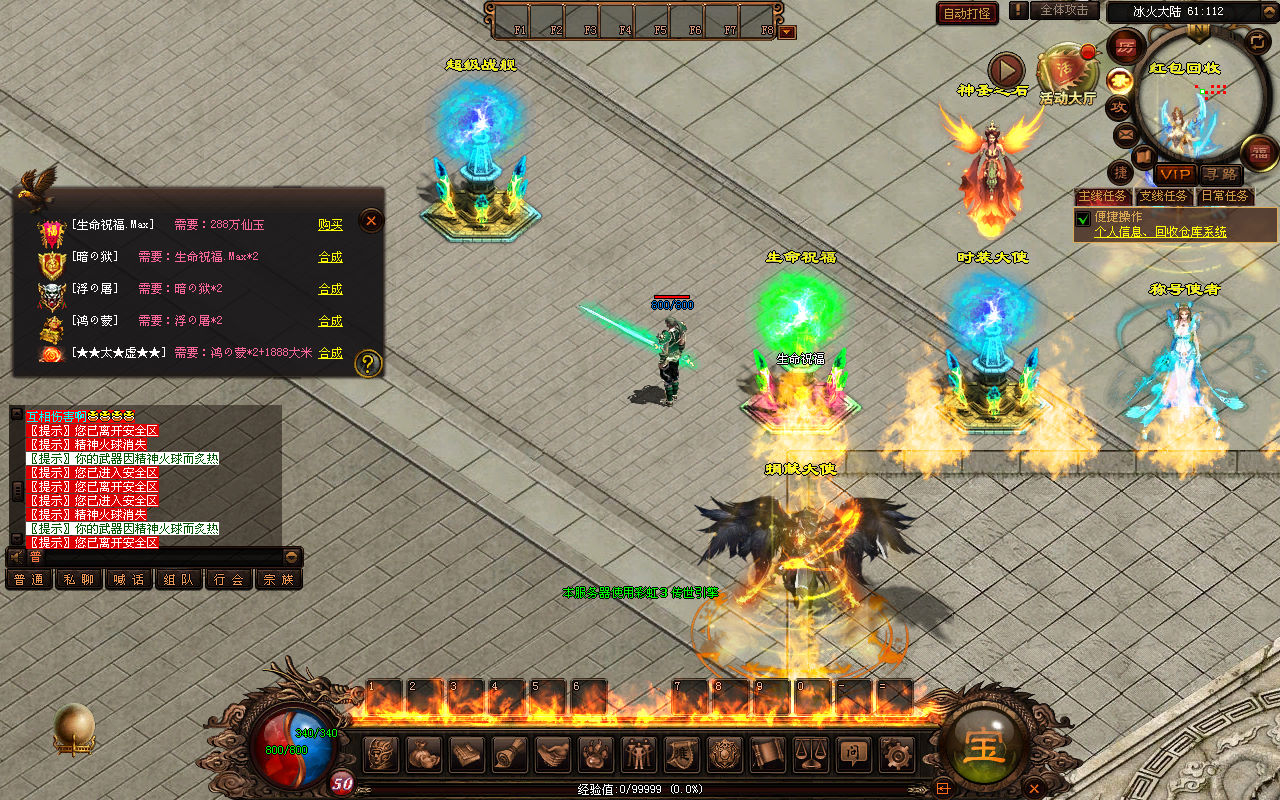Click the 自动打怪 auto-fight button
Image resolution: width=1280 pixels, height=800 pixels.
coord(967,13)
